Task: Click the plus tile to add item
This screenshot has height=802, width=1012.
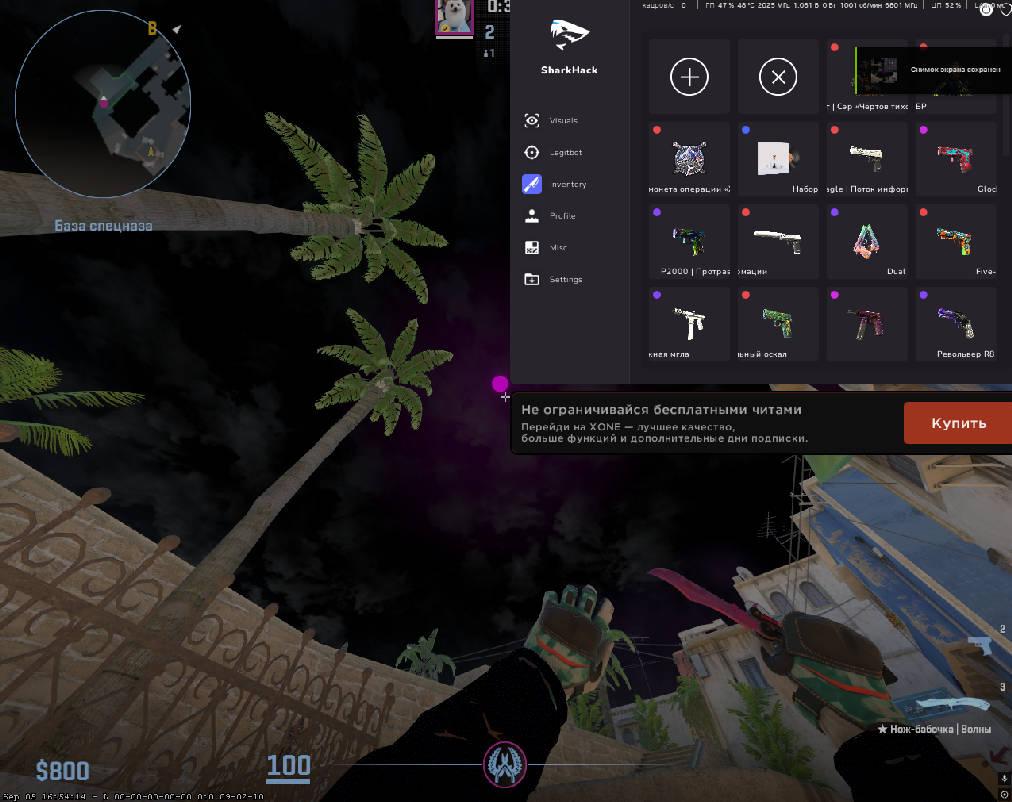Action: (689, 77)
